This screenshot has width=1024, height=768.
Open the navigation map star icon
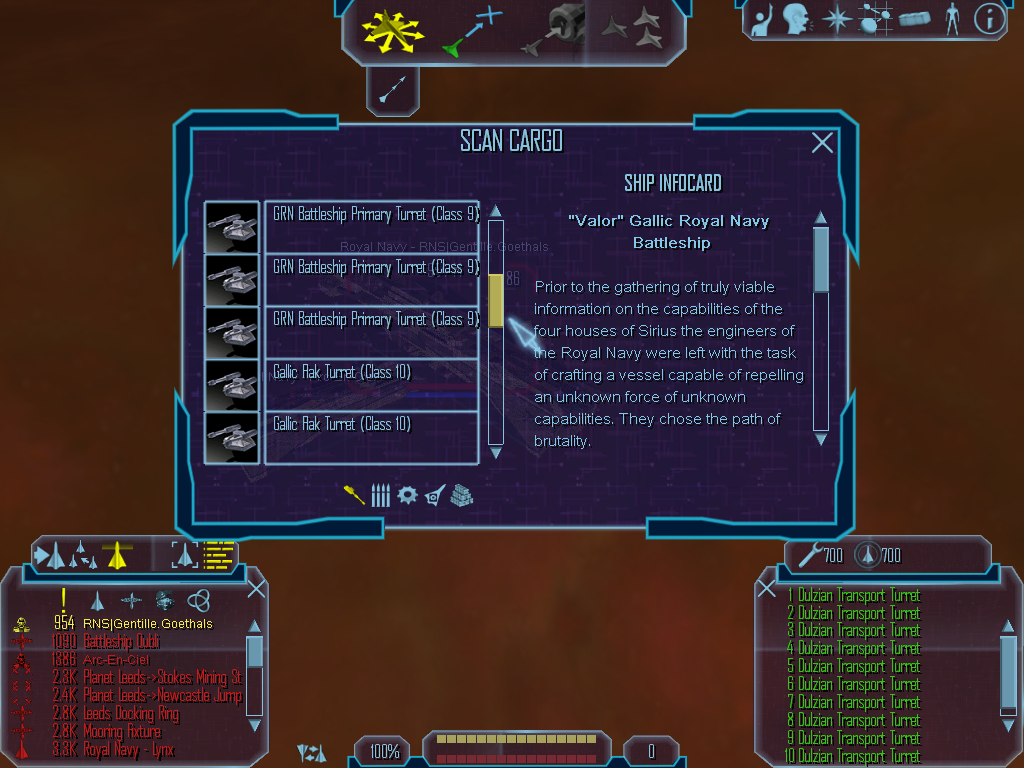pyautogui.click(x=836, y=18)
